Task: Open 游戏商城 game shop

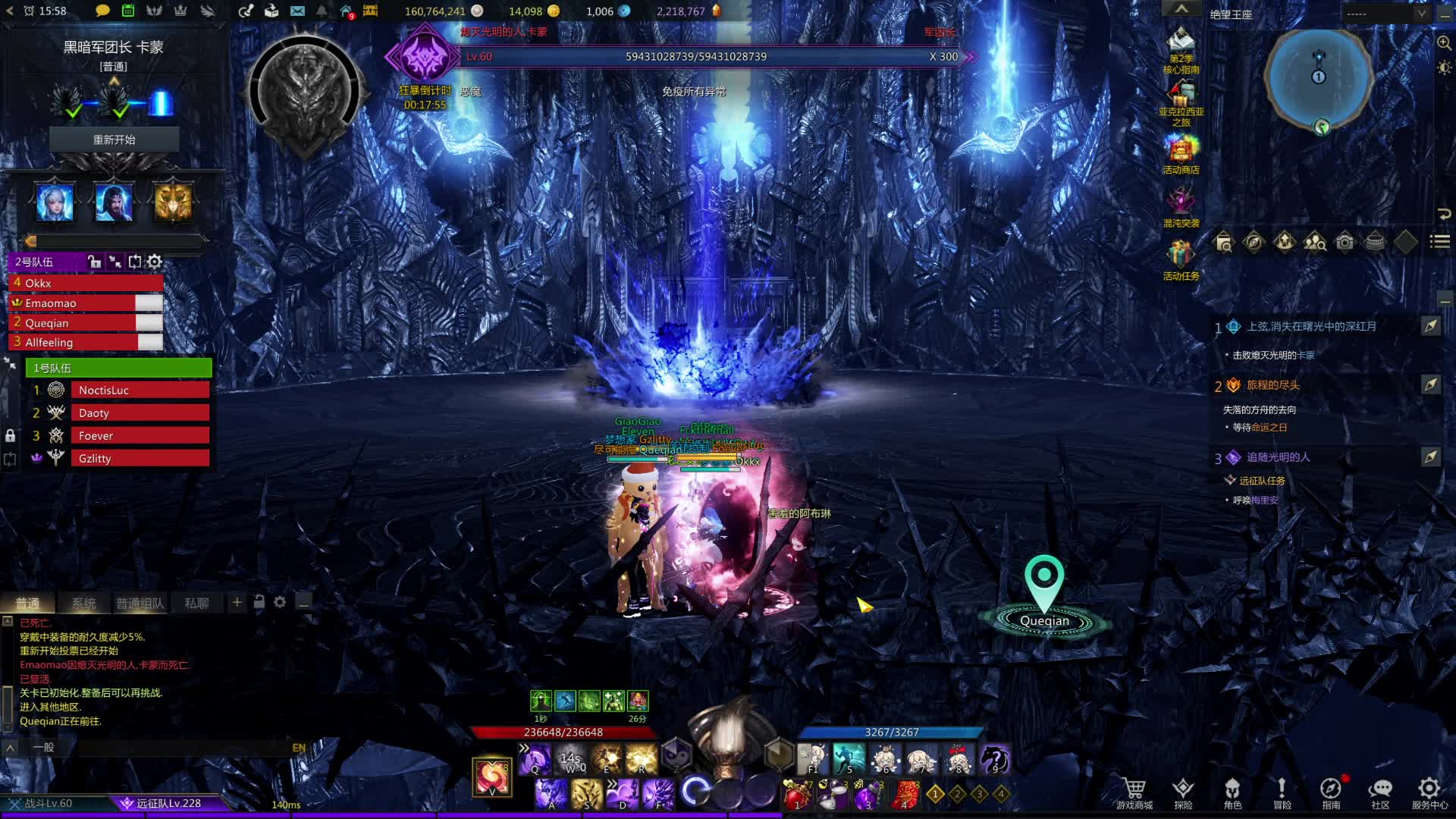Action: (1134, 793)
